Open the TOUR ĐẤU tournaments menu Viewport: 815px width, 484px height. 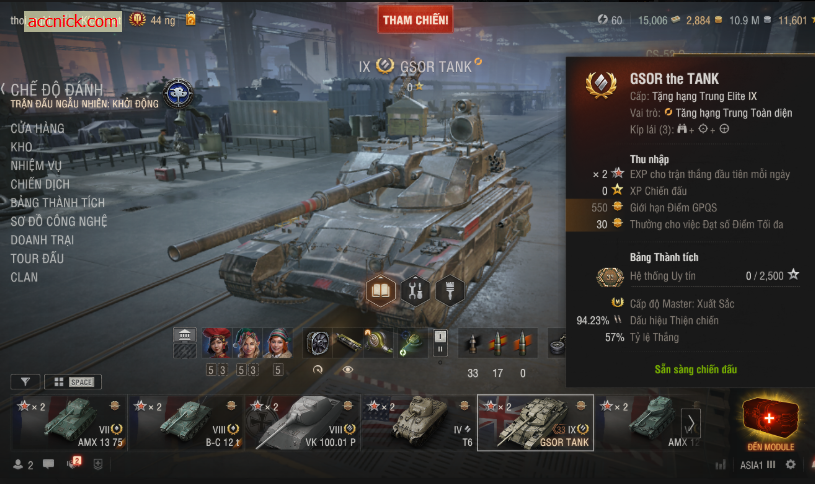(x=37, y=259)
